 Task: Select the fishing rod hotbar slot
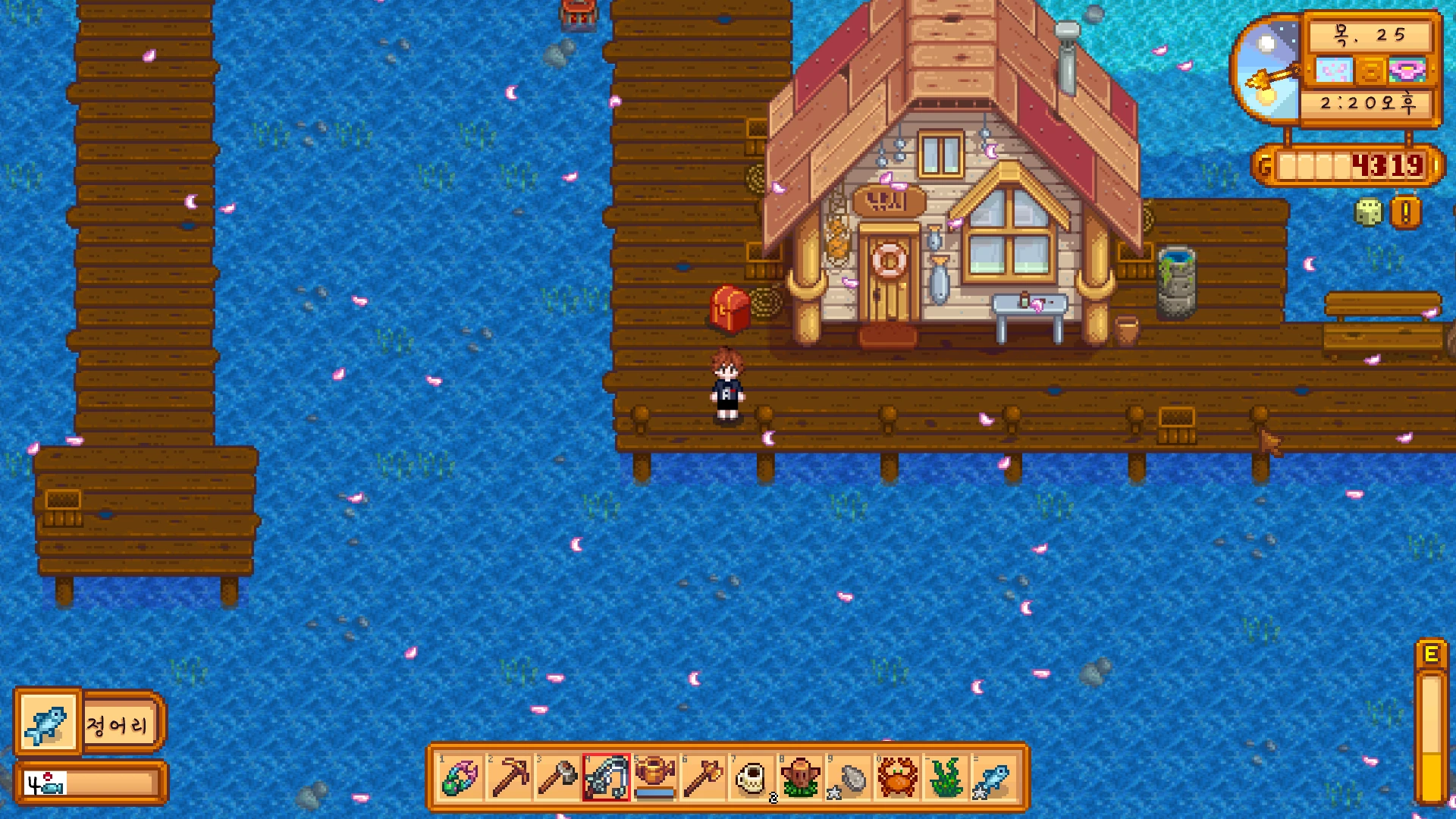pos(607,777)
